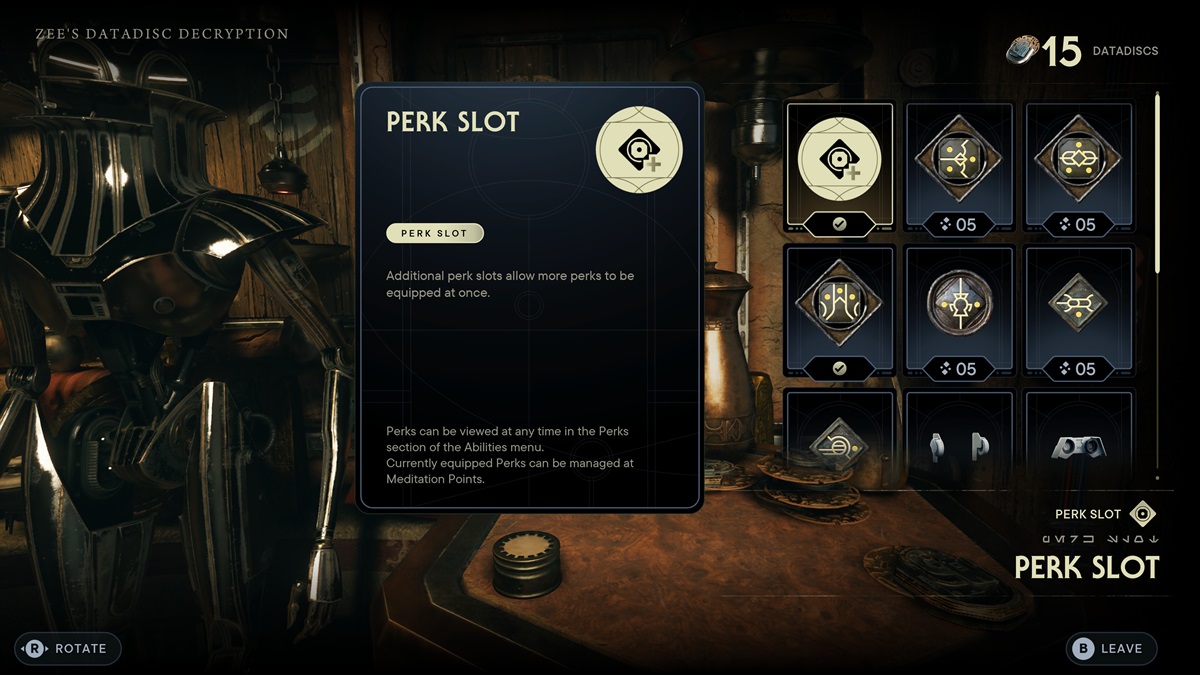This screenshot has height=675, width=1200.
Task: Select the owned Perk Slot tile
Action: coord(839,169)
